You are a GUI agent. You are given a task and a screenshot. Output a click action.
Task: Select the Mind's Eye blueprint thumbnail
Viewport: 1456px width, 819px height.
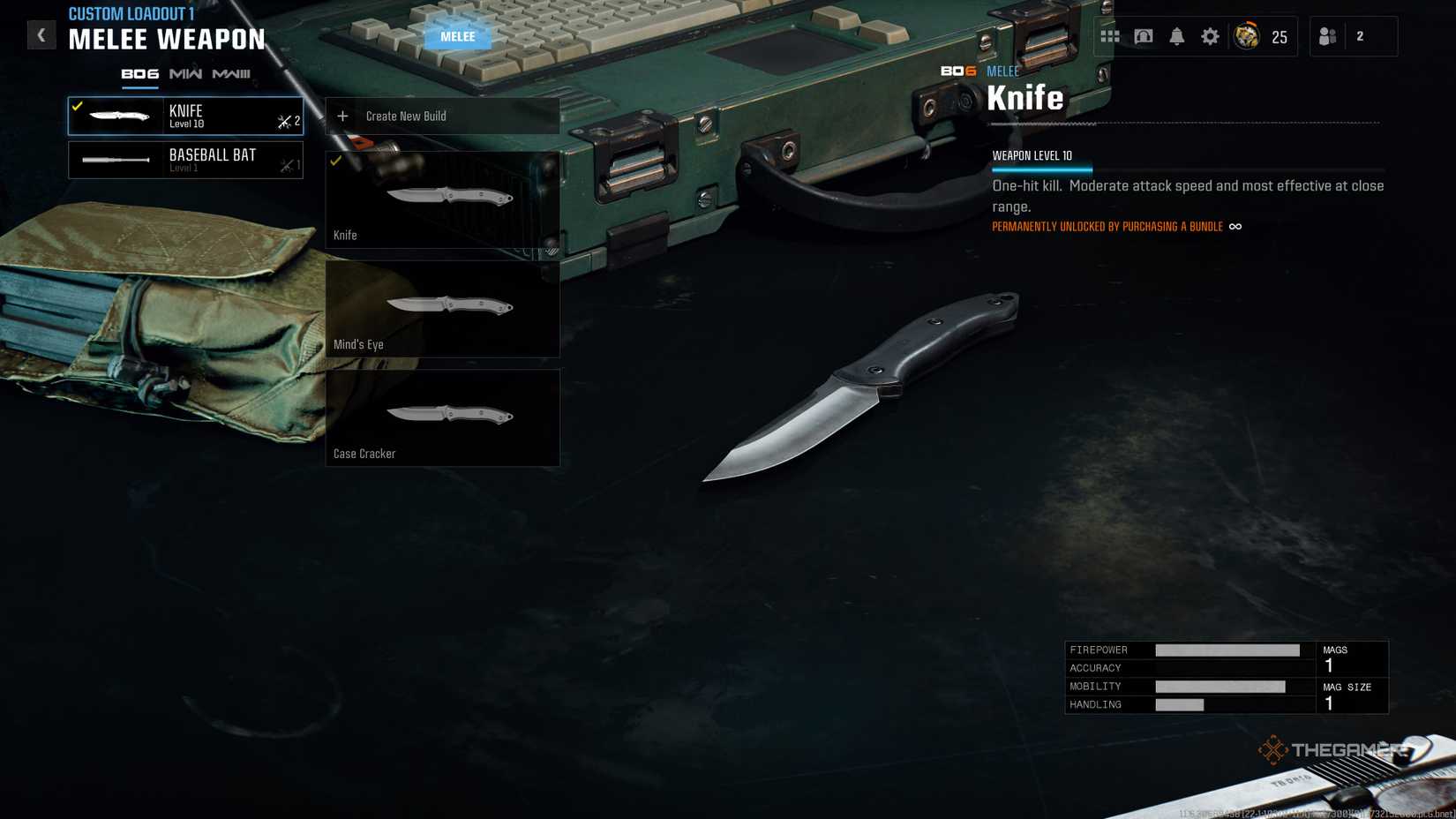(x=442, y=308)
